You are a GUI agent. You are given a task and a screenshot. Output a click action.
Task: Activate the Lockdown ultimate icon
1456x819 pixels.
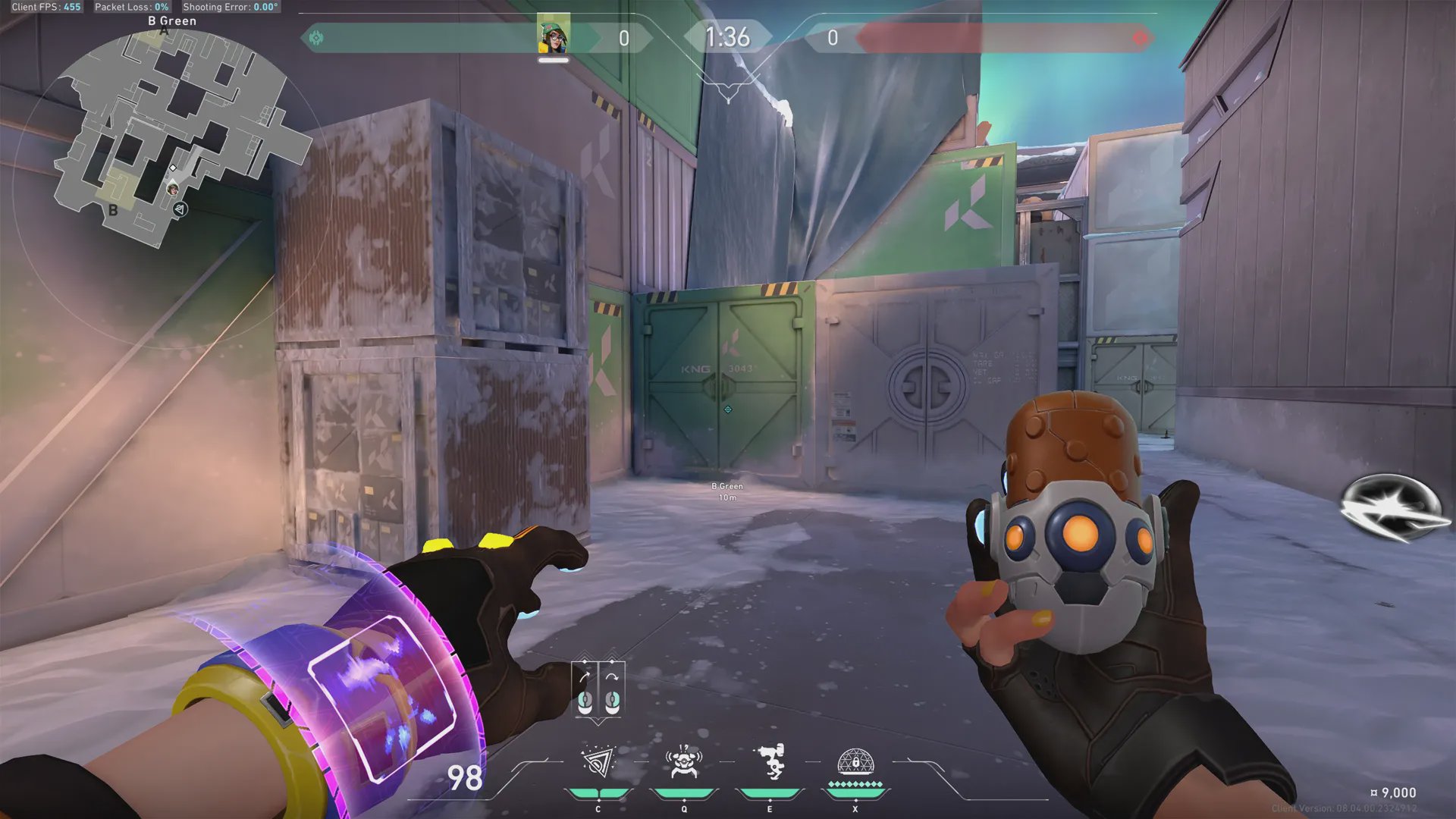(x=855, y=762)
